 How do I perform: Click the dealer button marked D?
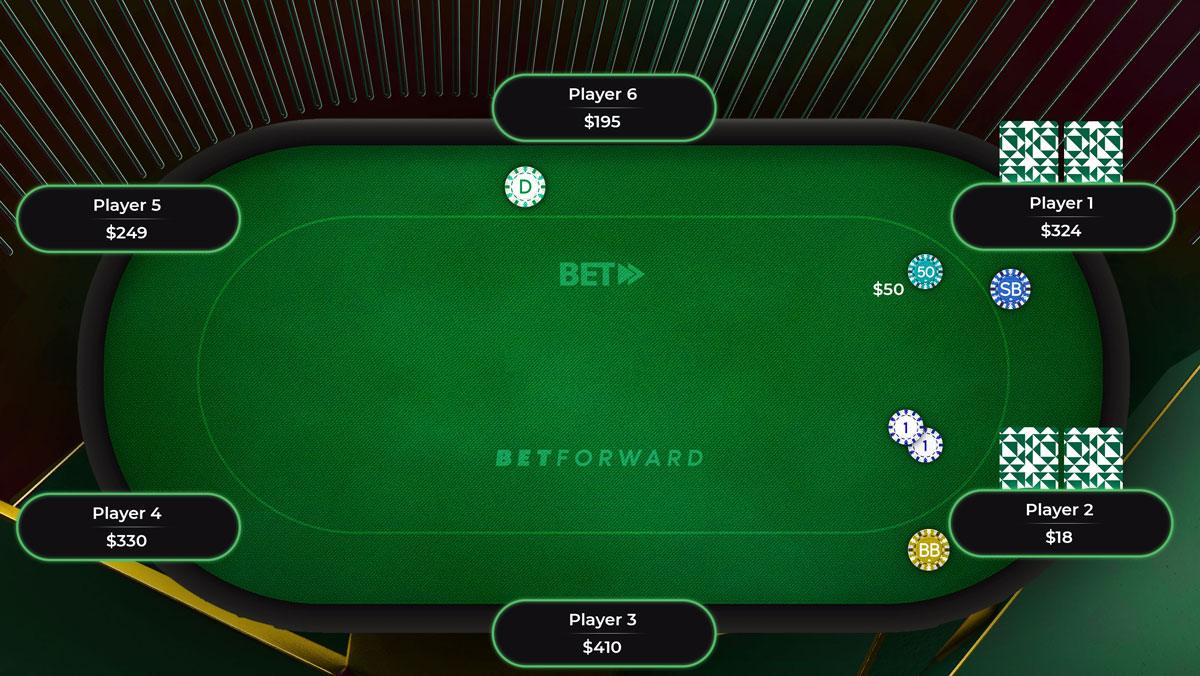525,187
